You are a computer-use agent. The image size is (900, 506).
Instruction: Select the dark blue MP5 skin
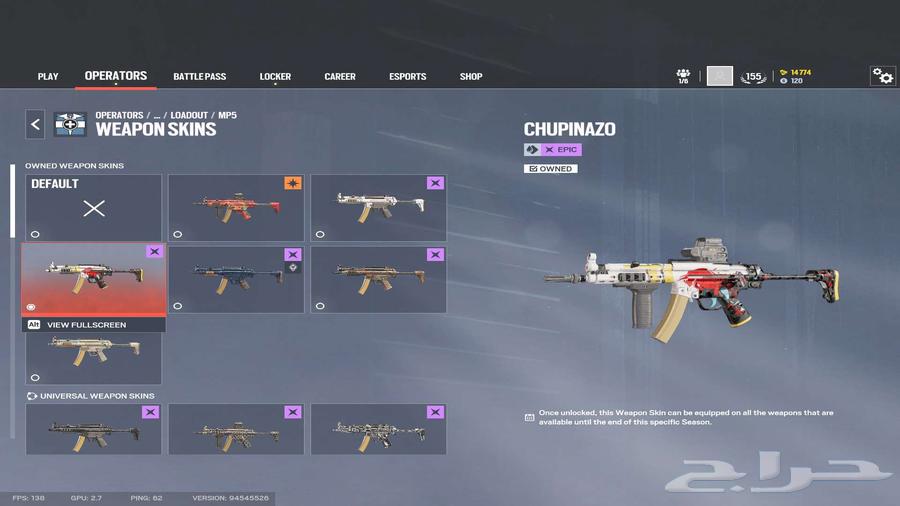click(236, 279)
